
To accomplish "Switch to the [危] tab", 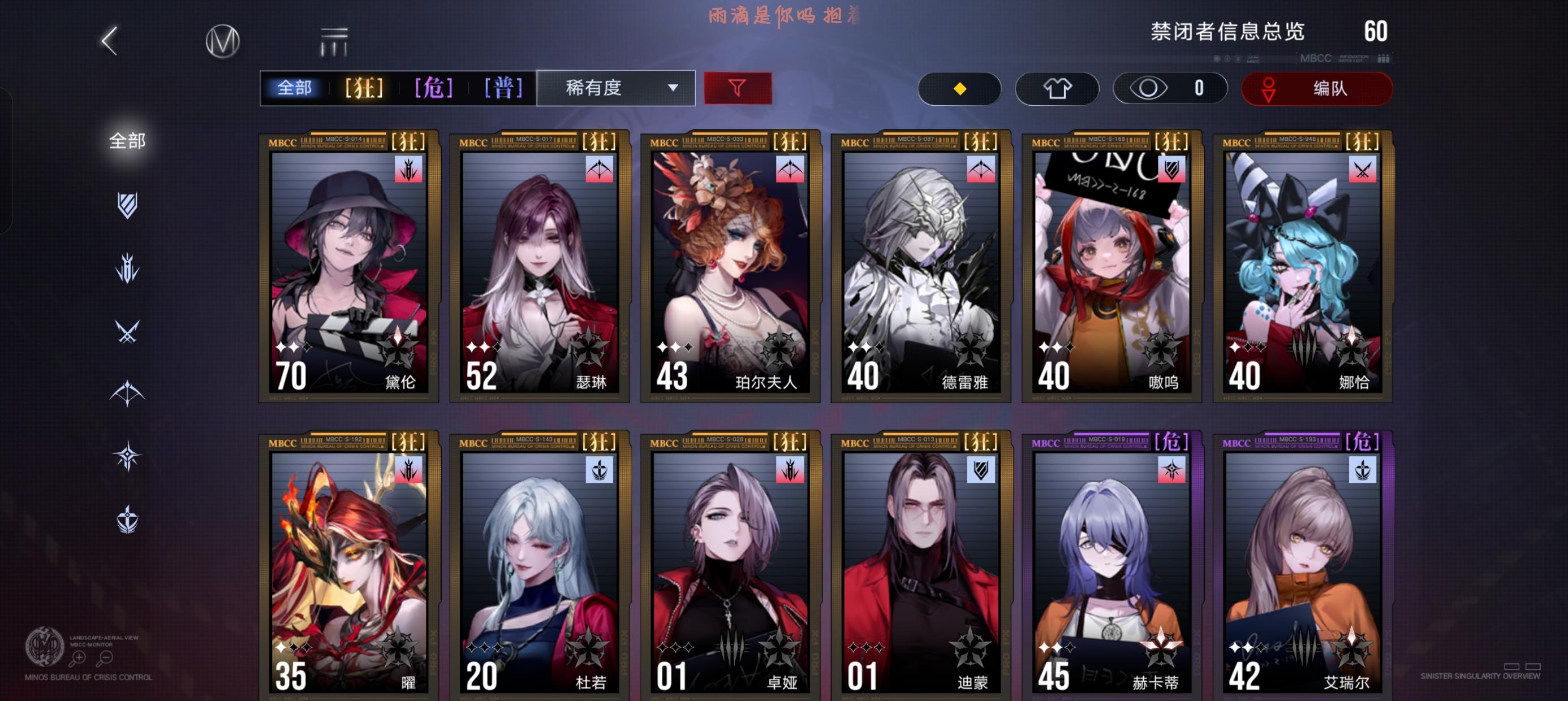I will pos(434,88).
